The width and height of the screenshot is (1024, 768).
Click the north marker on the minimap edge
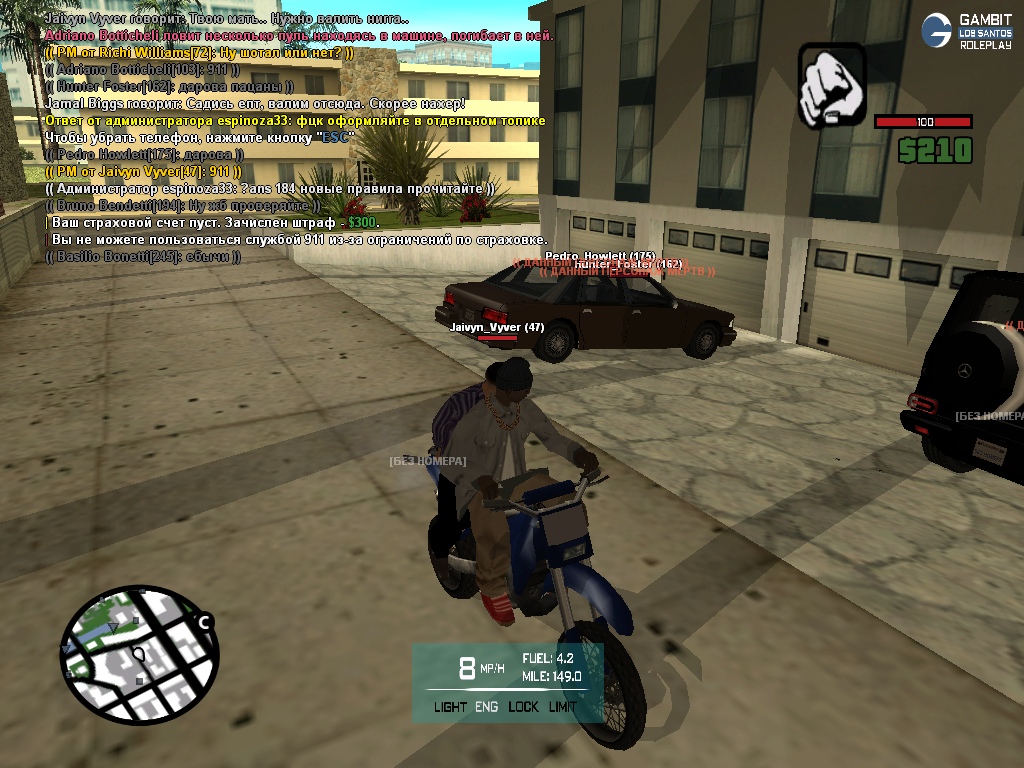coord(204,623)
